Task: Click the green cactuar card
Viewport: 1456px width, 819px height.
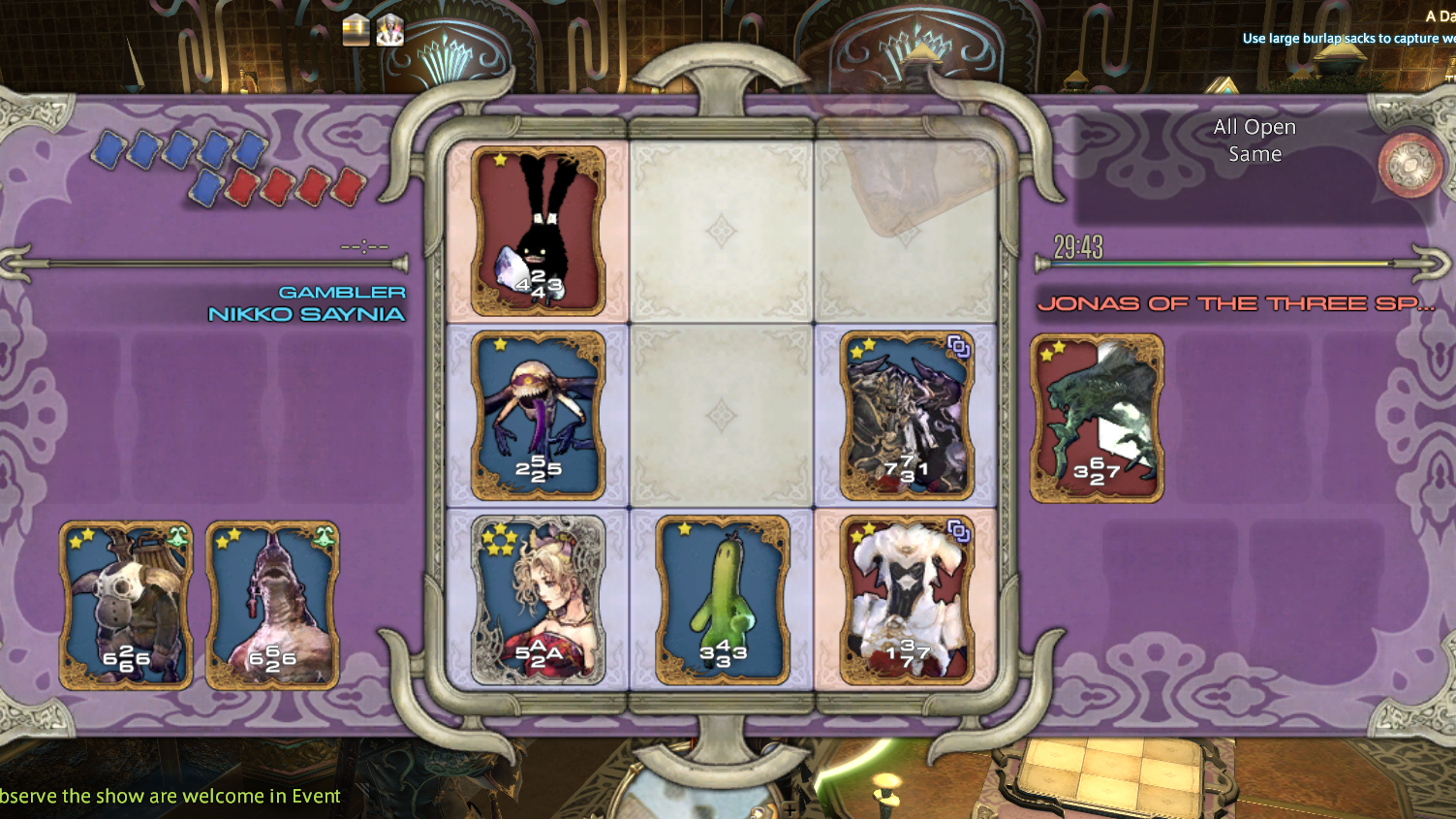Action: pyautogui.click(x=723, y=600)
